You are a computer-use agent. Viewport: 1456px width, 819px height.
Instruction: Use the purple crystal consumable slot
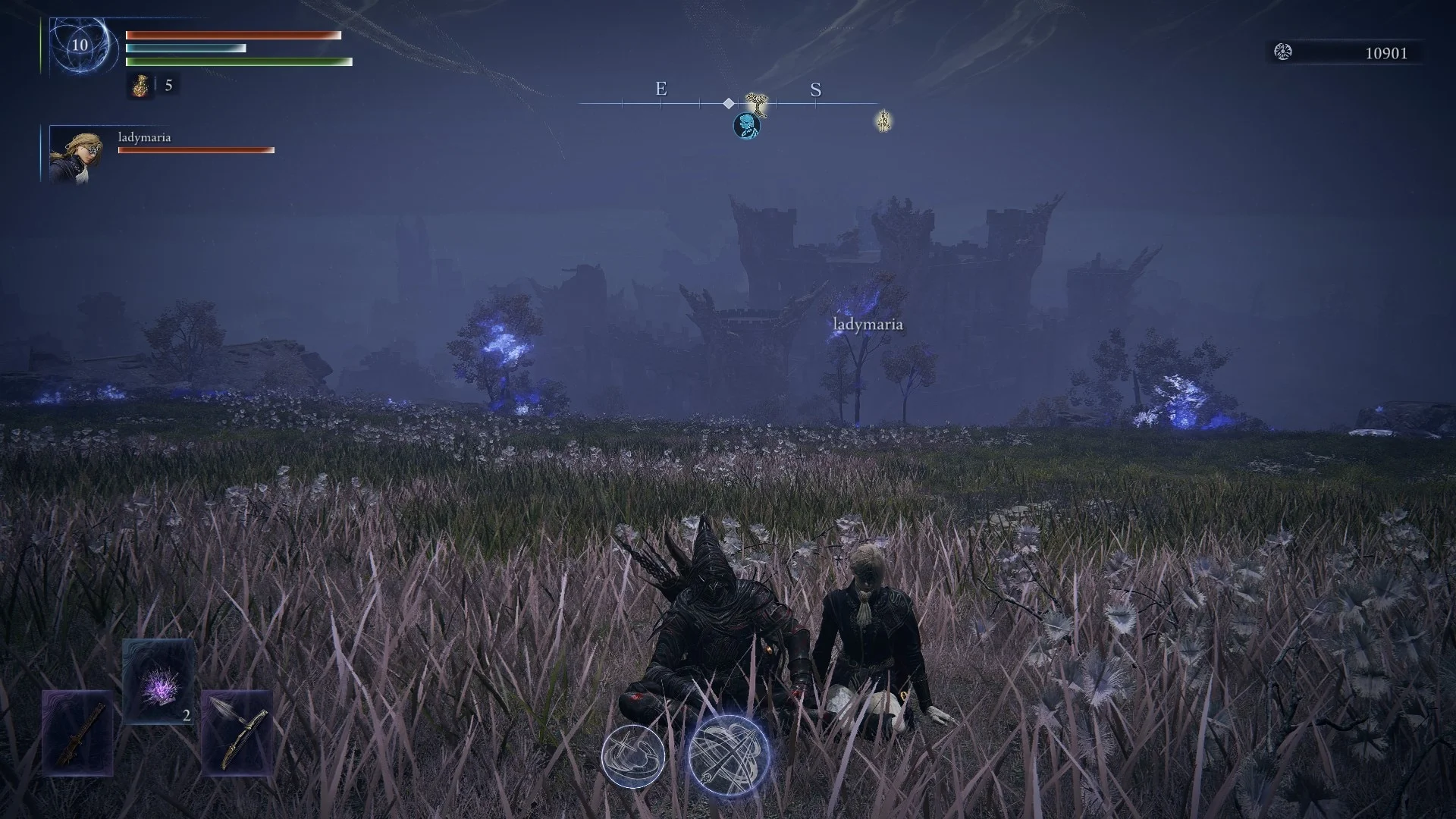[158, 681]
